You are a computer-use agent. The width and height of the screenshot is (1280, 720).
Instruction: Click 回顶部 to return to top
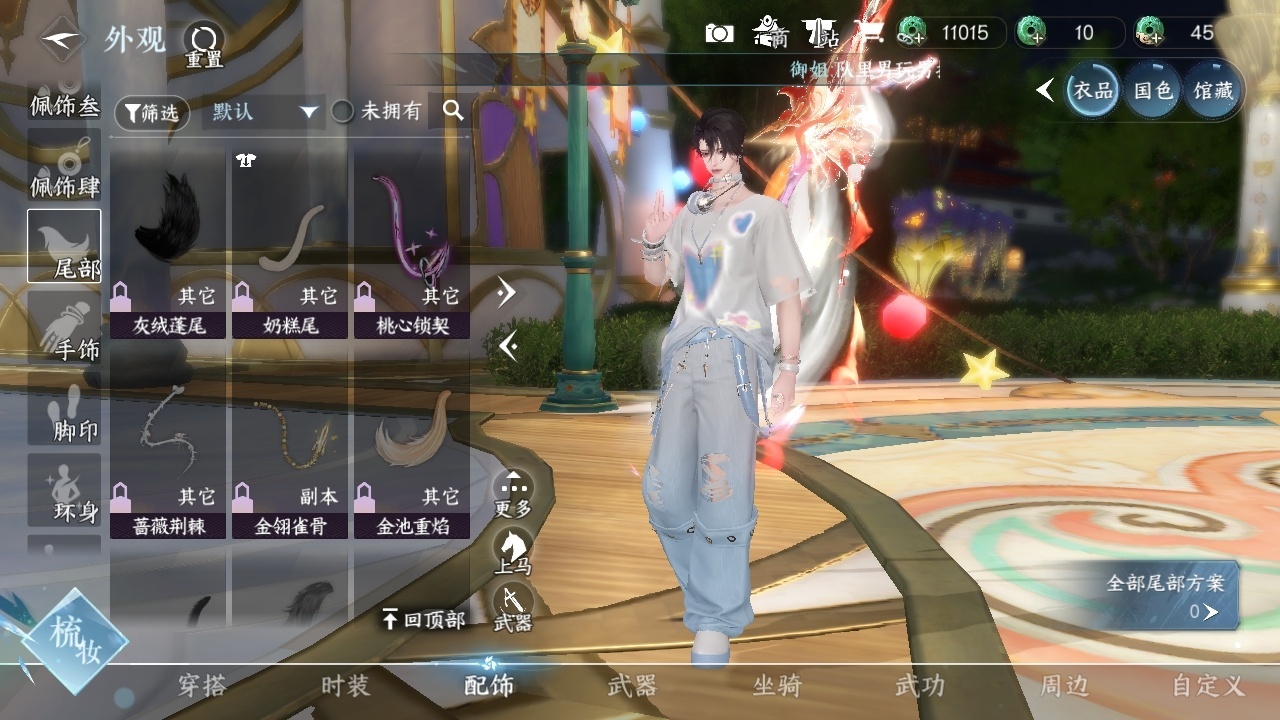coord(424,620)
